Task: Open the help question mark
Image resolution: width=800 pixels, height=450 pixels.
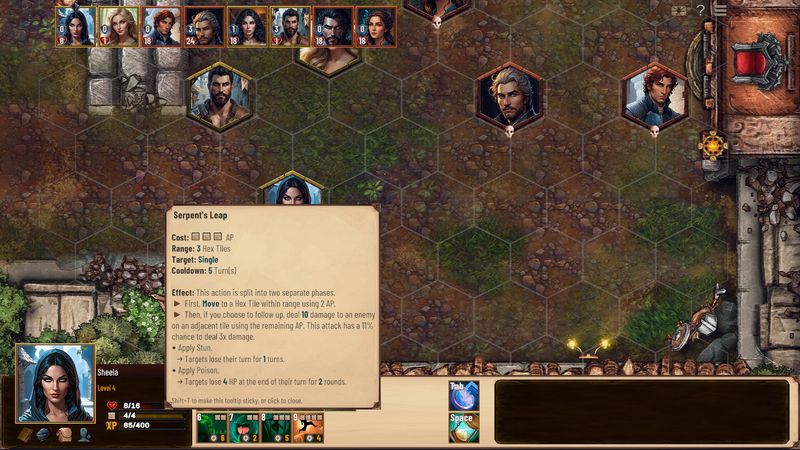Action: [x=701, y=10]
